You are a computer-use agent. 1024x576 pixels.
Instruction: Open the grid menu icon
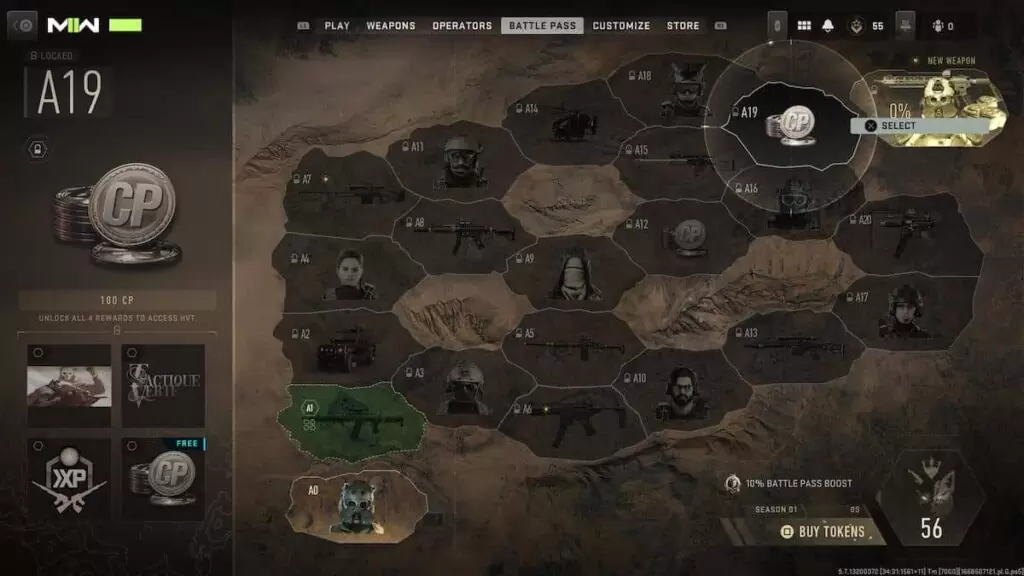(x=804, y=26)
